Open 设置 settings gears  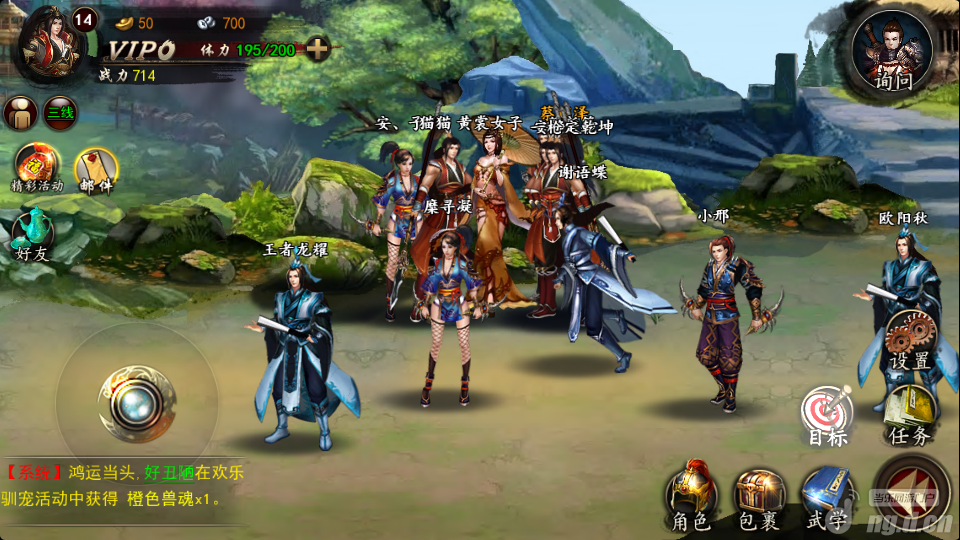(910, 338)
